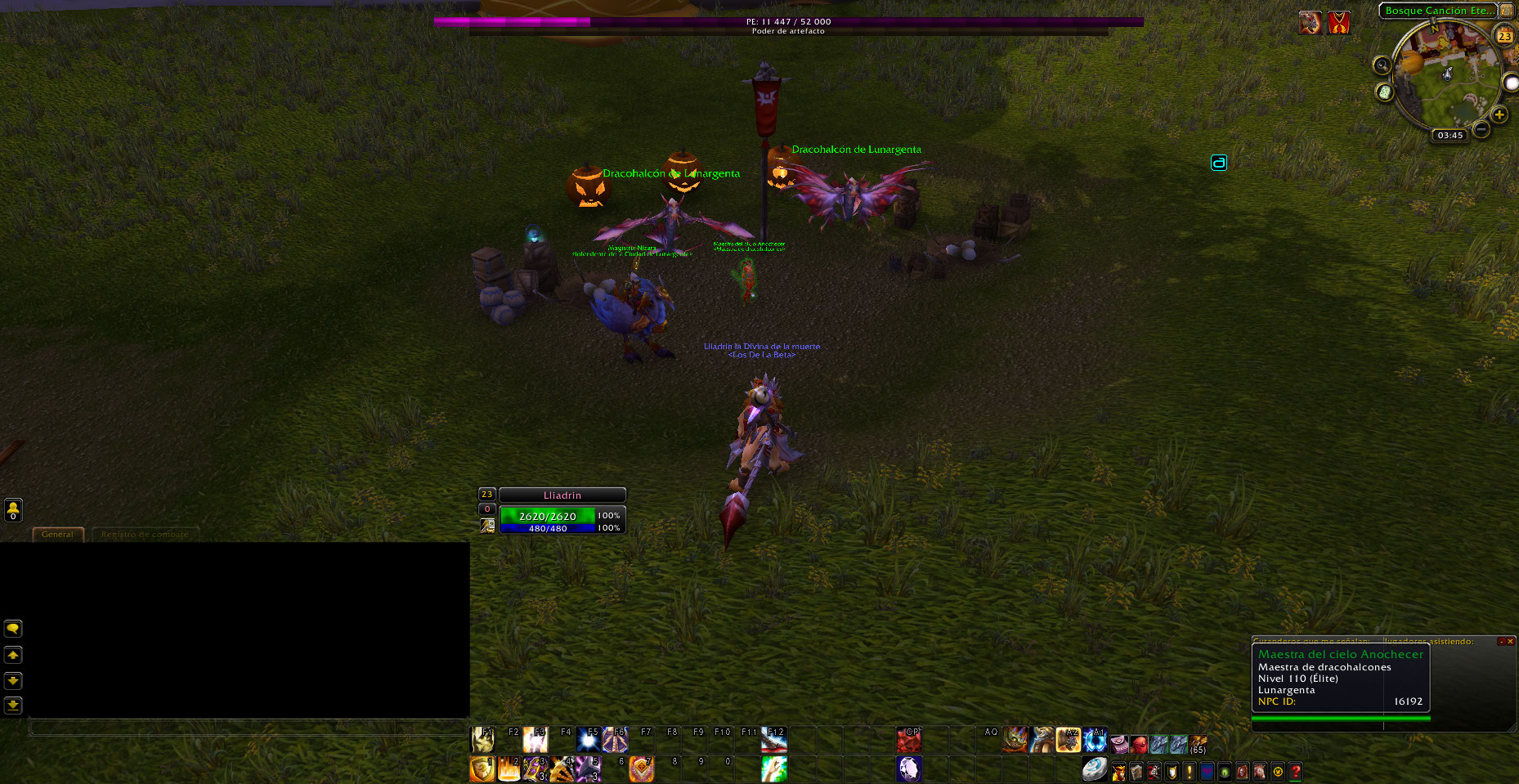Image resolution: width=1519 pixels, height=784 pixels.
Task: Zoom in the minimap with plus button
Action: coord(1499,114)
